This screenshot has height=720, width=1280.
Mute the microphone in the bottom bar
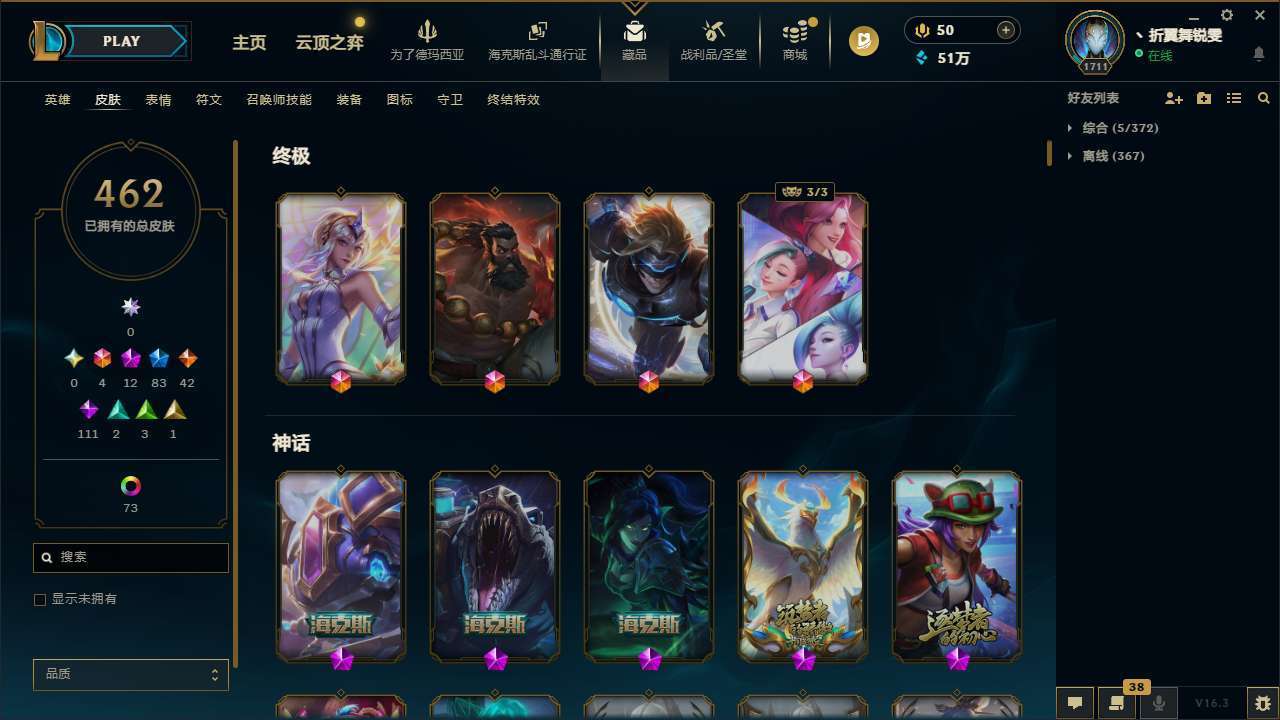1160,703
